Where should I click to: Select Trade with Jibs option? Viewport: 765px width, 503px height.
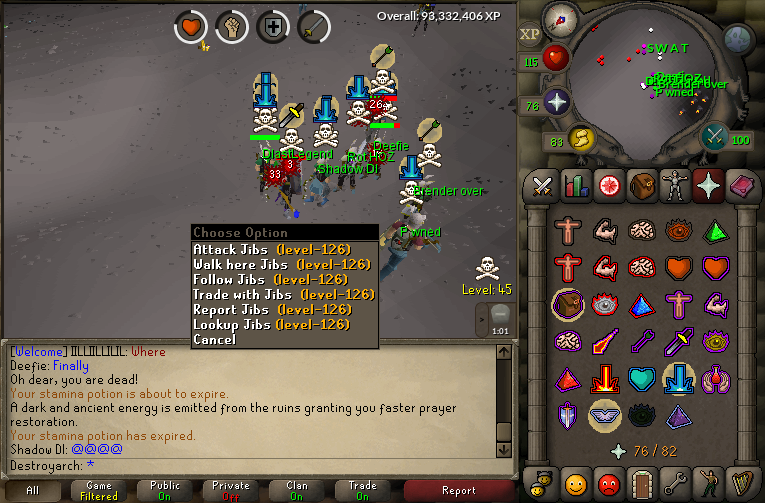[283, 294]
